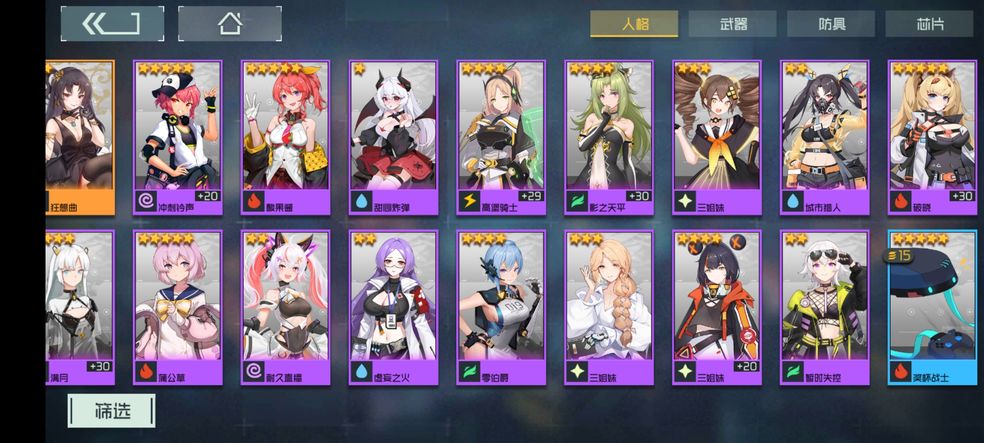984x443 pixels.
Task: Switch to the 人格 tab
Action: [633, 24]
